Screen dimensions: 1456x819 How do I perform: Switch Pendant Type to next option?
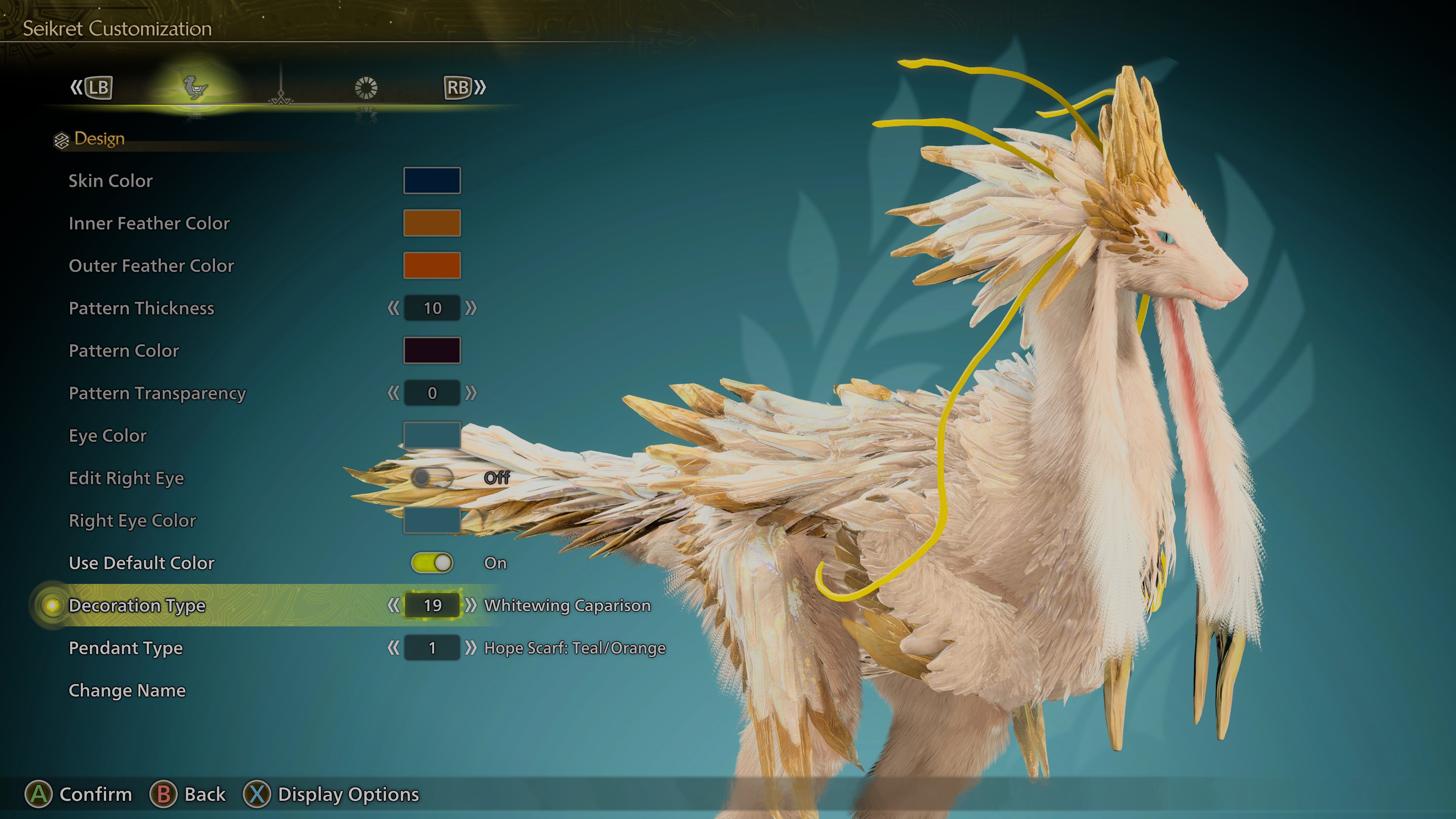coord(471,648)
